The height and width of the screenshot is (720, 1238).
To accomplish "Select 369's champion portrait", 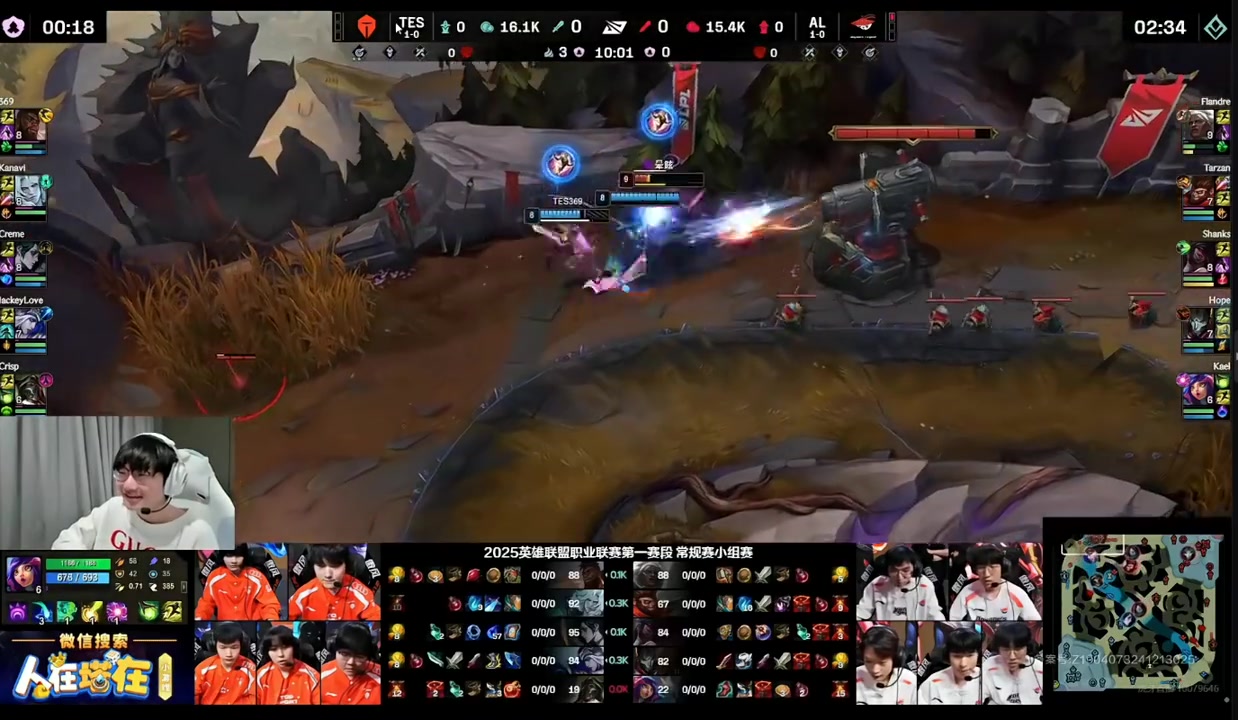I will tap(30, 127).
